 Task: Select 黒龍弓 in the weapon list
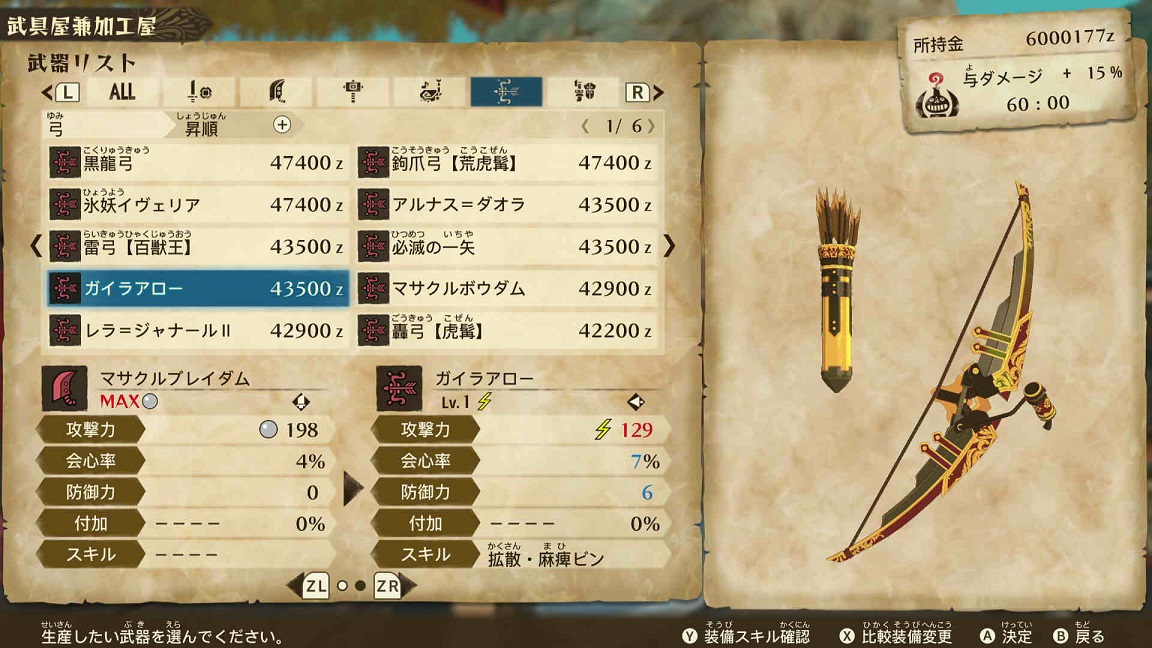198,163
